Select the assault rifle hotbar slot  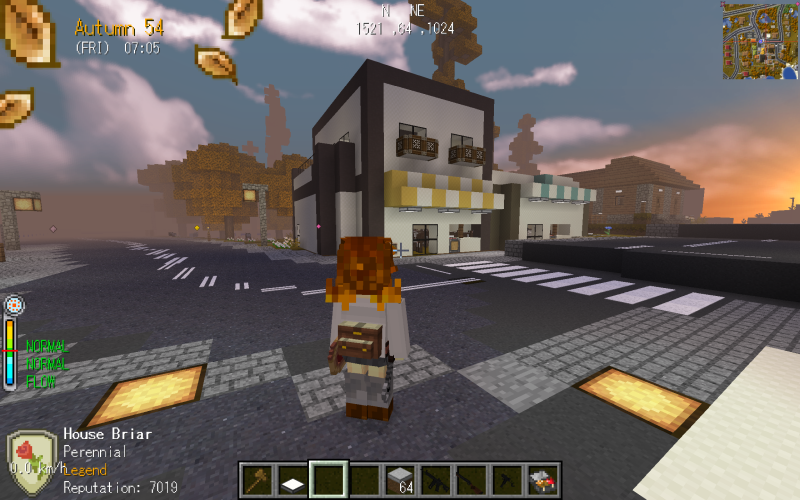click(x=437, y=480)
